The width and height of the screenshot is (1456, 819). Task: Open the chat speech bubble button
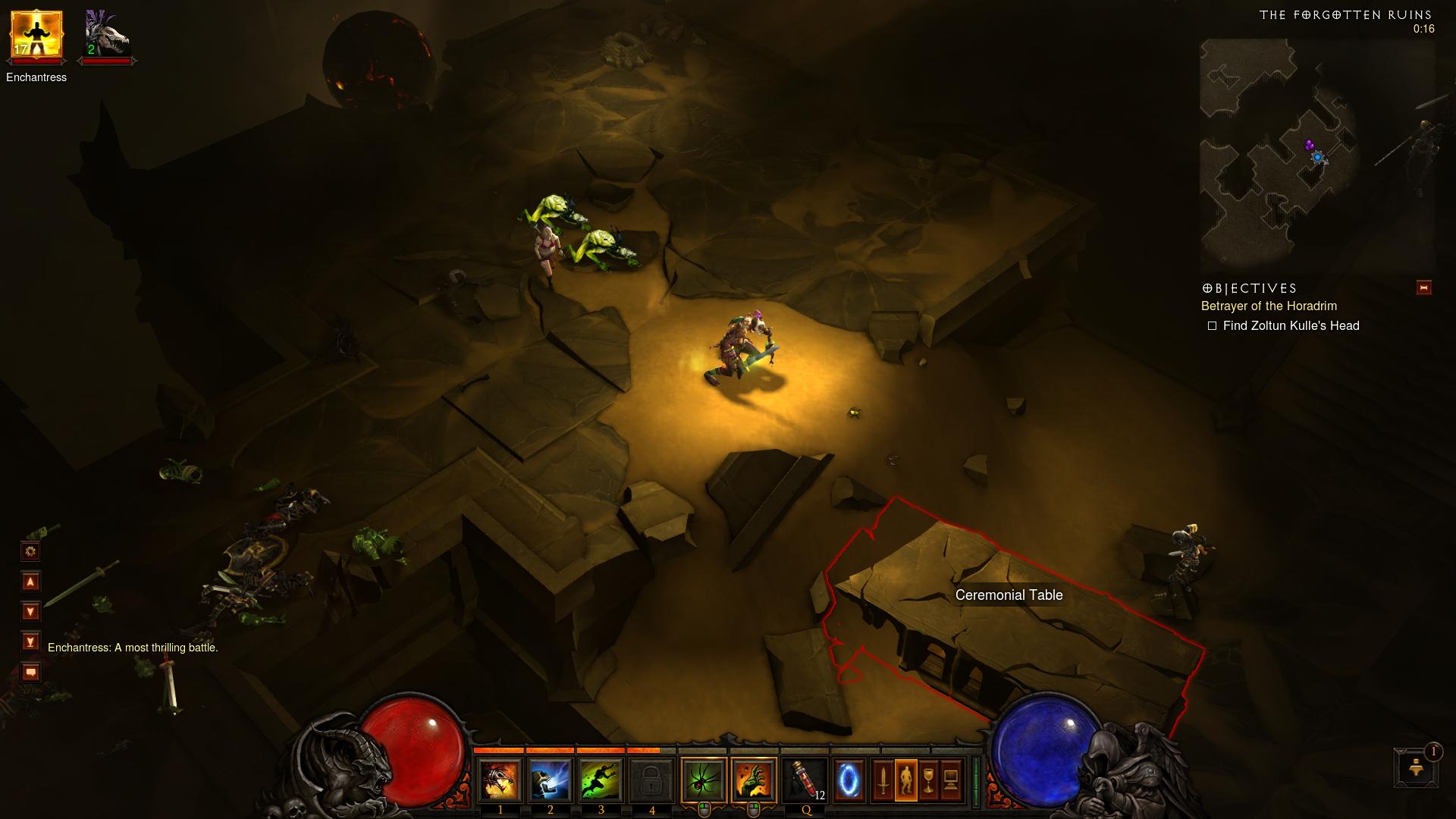click(30, 673)
